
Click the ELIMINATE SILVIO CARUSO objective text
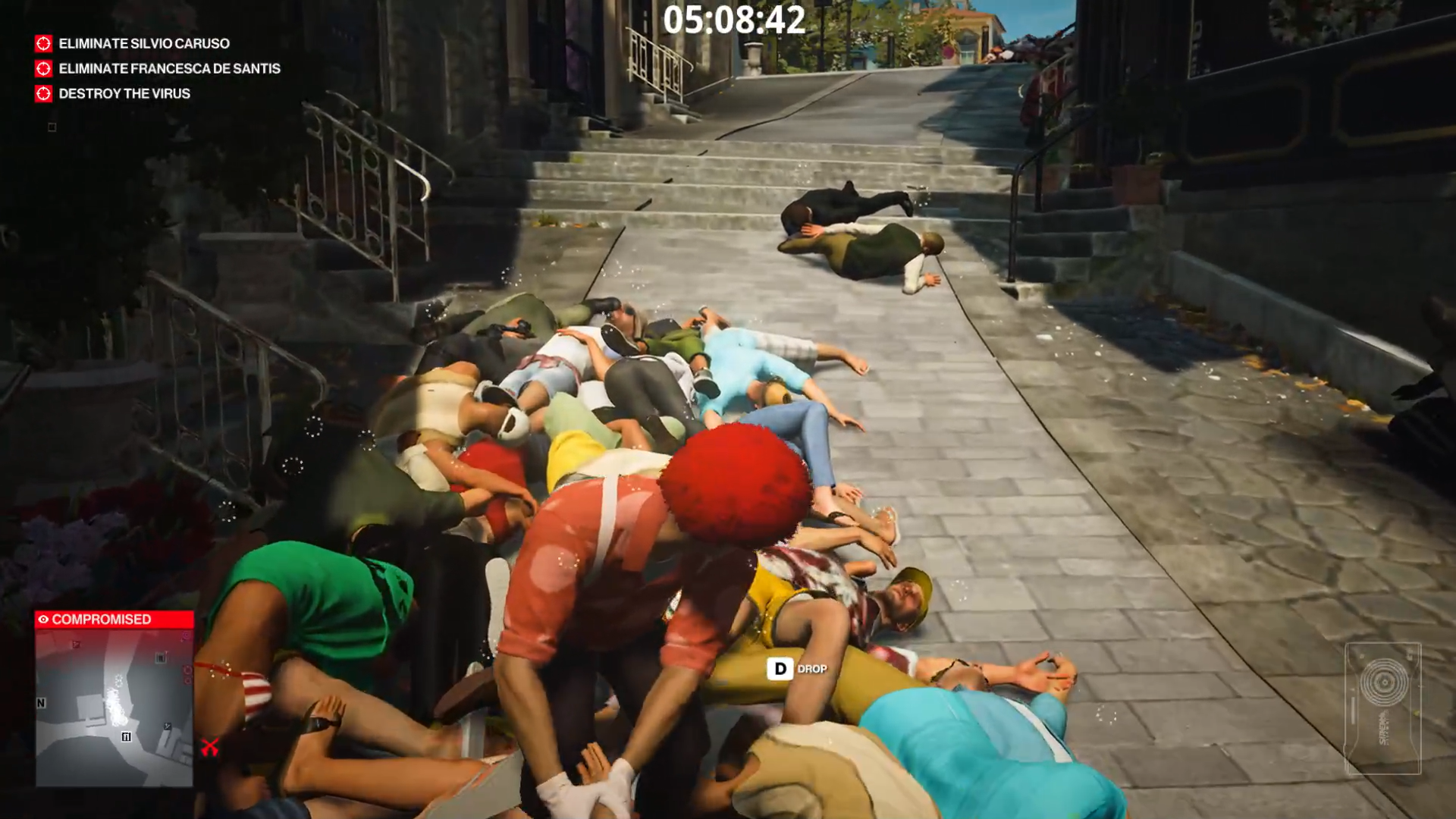coord(144,44)
